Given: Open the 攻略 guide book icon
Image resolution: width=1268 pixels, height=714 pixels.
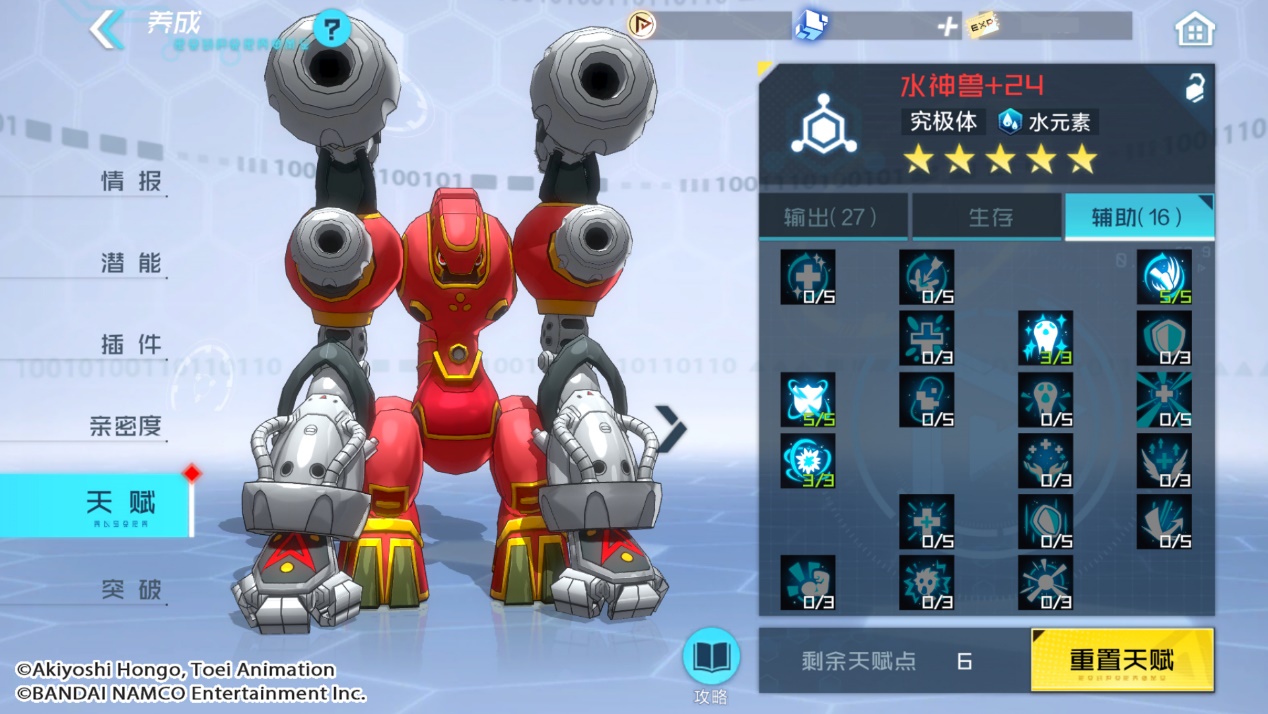Looking at the screenshot, I should click(710, 660).
